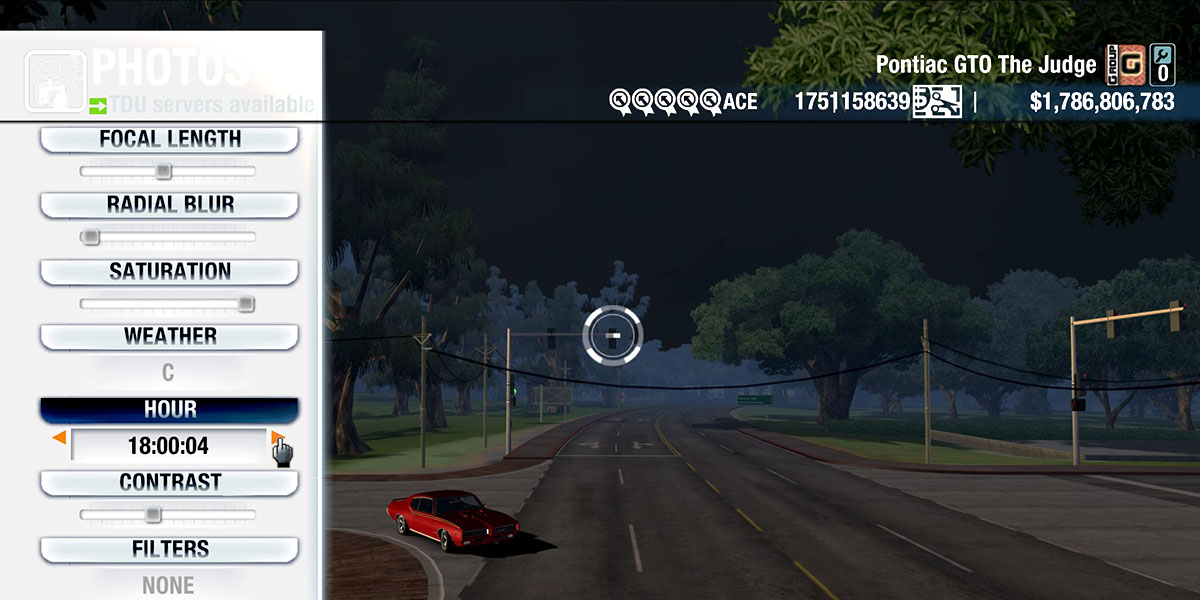This screenshot has height=600, width=1200.
Task: Select the Saturation option
Action: (169, 272)
